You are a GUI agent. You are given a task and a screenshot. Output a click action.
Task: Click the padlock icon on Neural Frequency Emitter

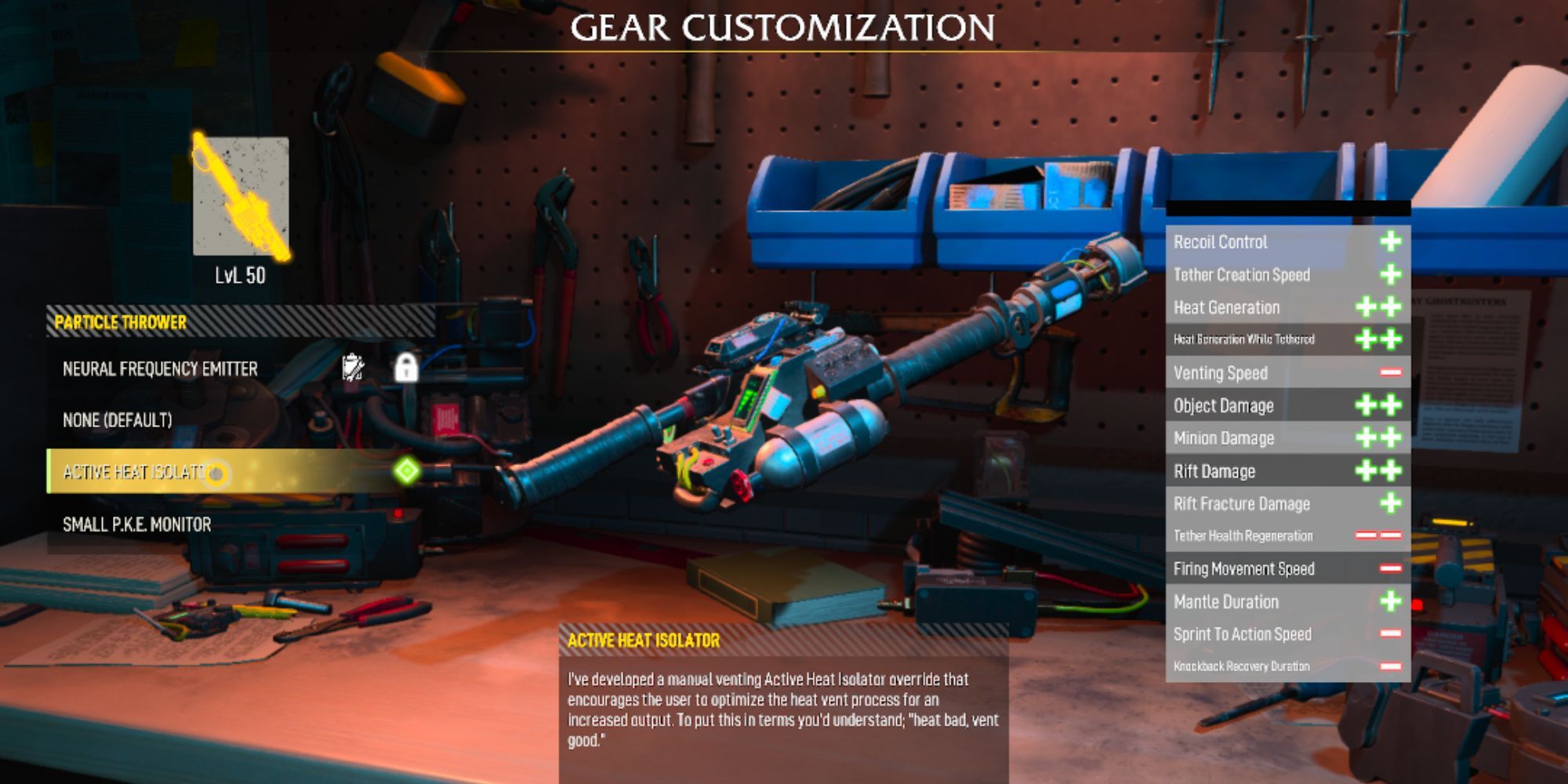(x=408, y=367)
